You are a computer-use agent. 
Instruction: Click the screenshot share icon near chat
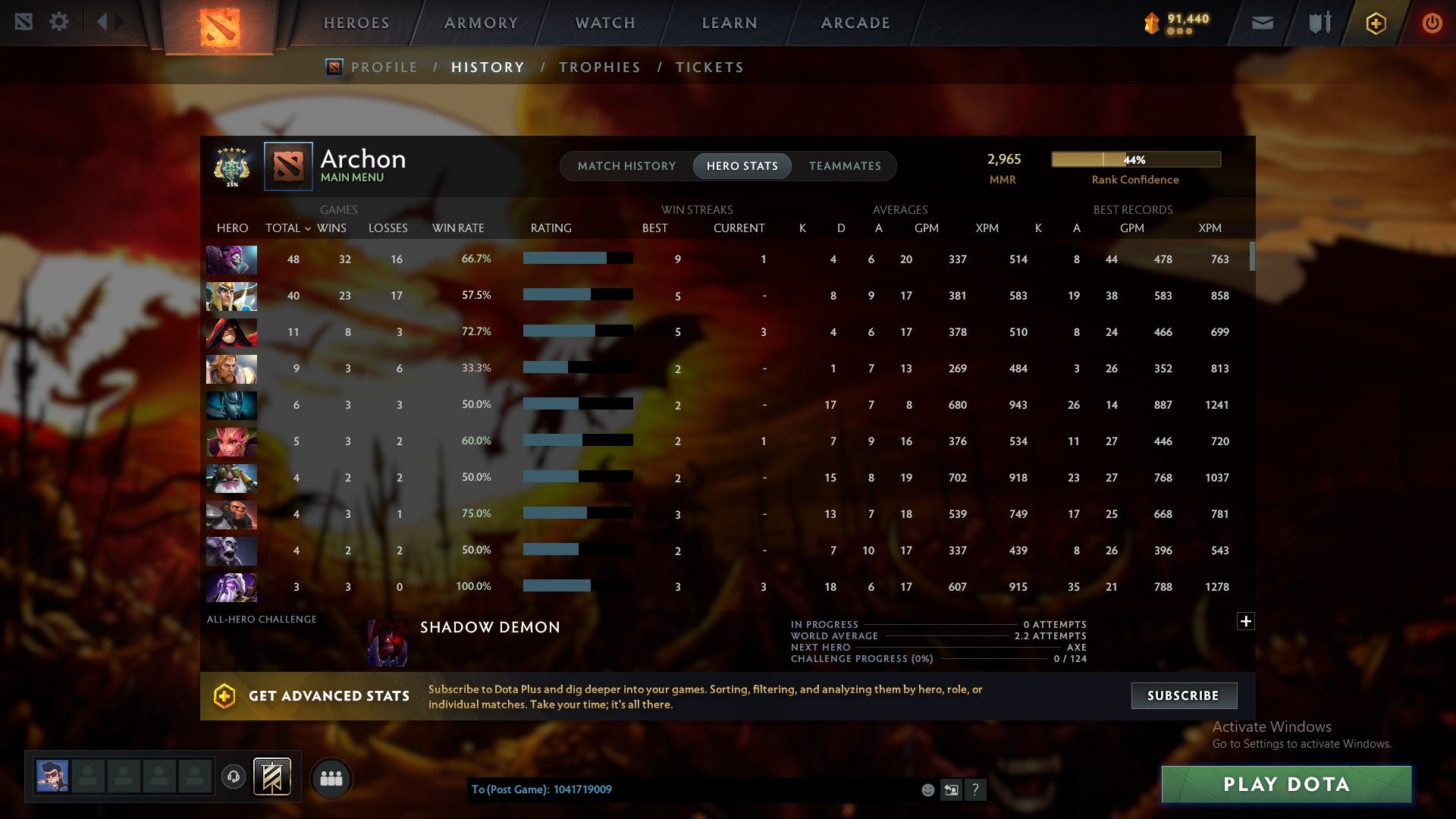(951, 789)
